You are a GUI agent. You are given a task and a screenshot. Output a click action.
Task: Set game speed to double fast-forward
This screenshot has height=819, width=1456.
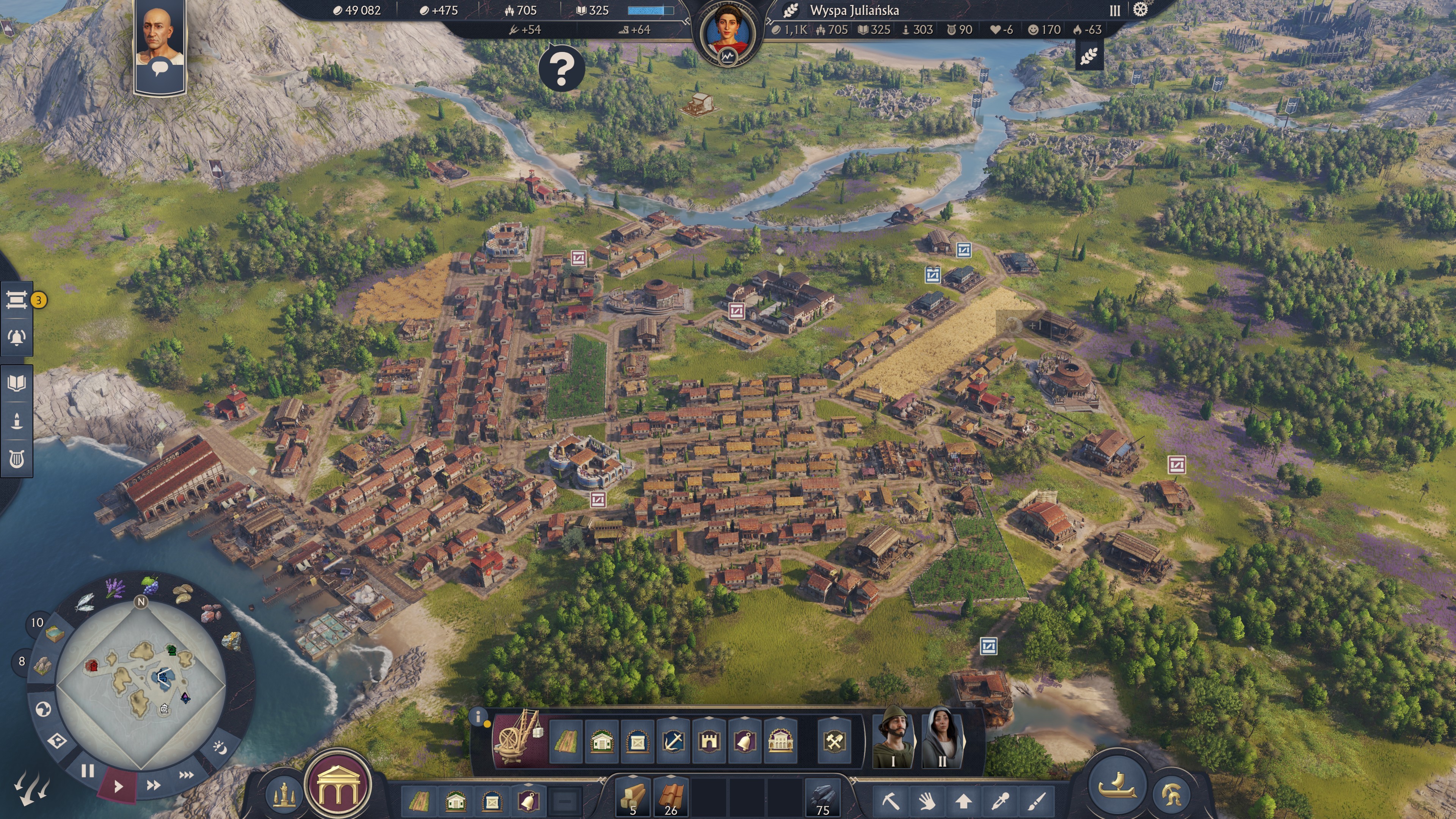click(153, 785)
